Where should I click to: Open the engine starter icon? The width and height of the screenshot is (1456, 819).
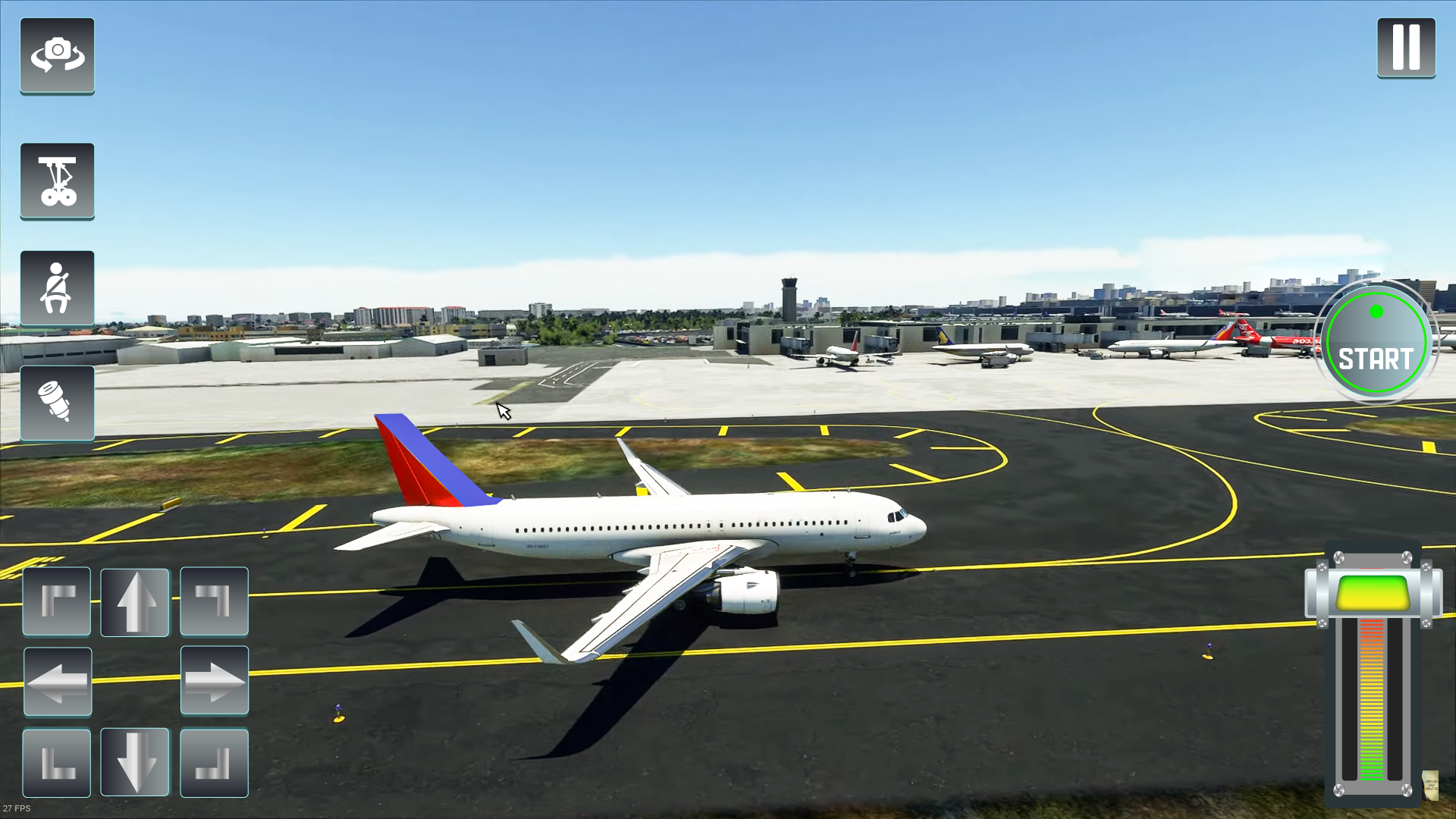click(x=57, y=403)
